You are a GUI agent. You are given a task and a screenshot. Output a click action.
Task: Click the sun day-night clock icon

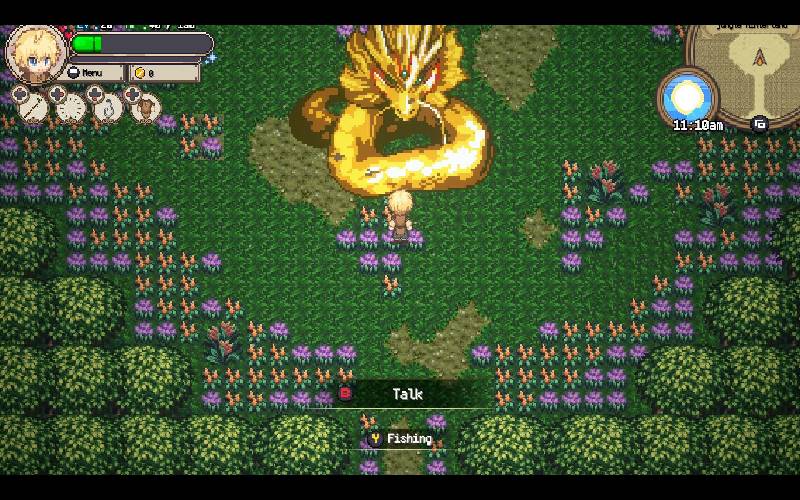point(689,98)
